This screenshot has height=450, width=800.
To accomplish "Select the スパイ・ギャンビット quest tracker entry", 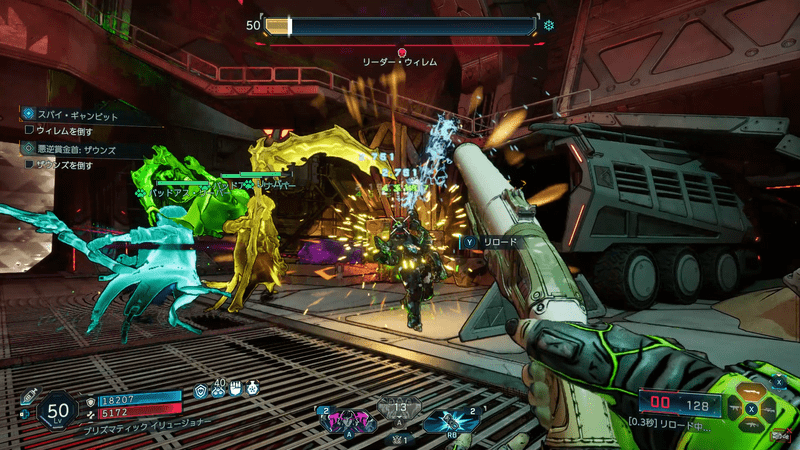I will click(70, 116).
